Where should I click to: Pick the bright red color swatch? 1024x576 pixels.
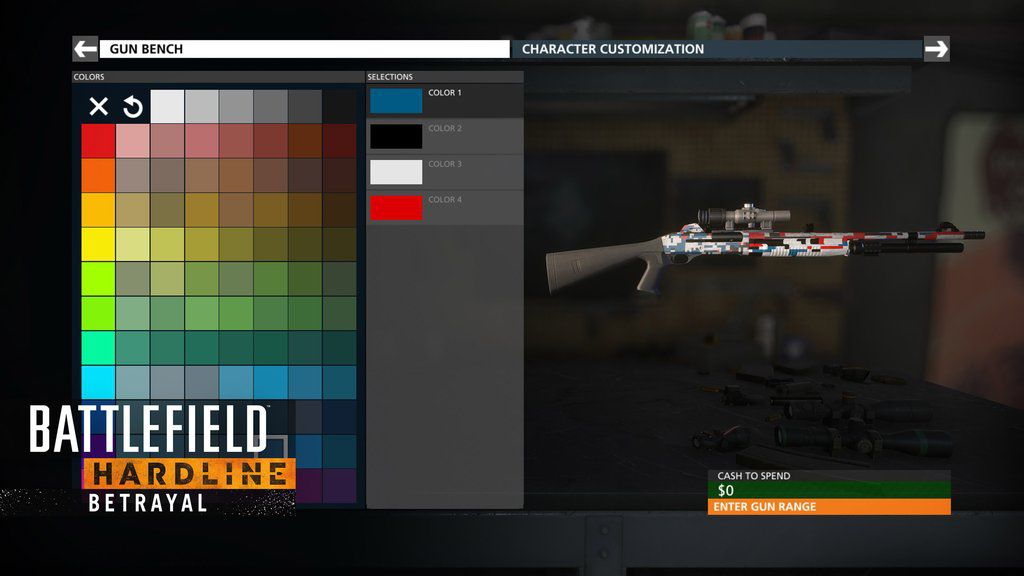tap(98, 141)
